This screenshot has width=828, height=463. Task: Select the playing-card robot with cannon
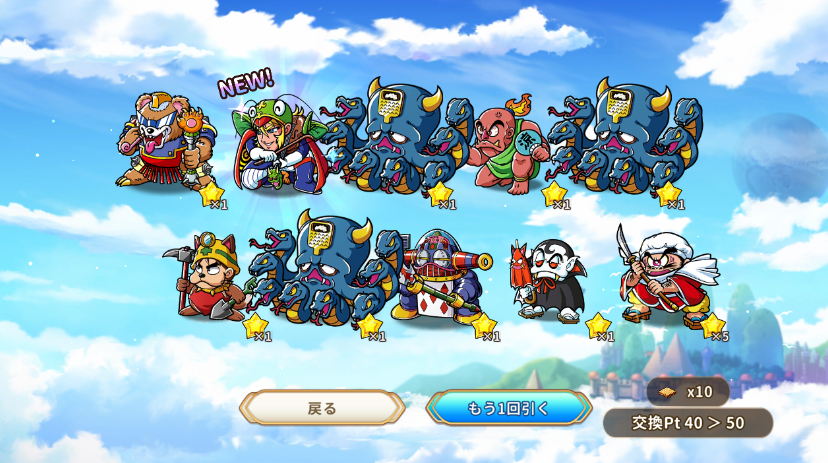coord(440,274)
